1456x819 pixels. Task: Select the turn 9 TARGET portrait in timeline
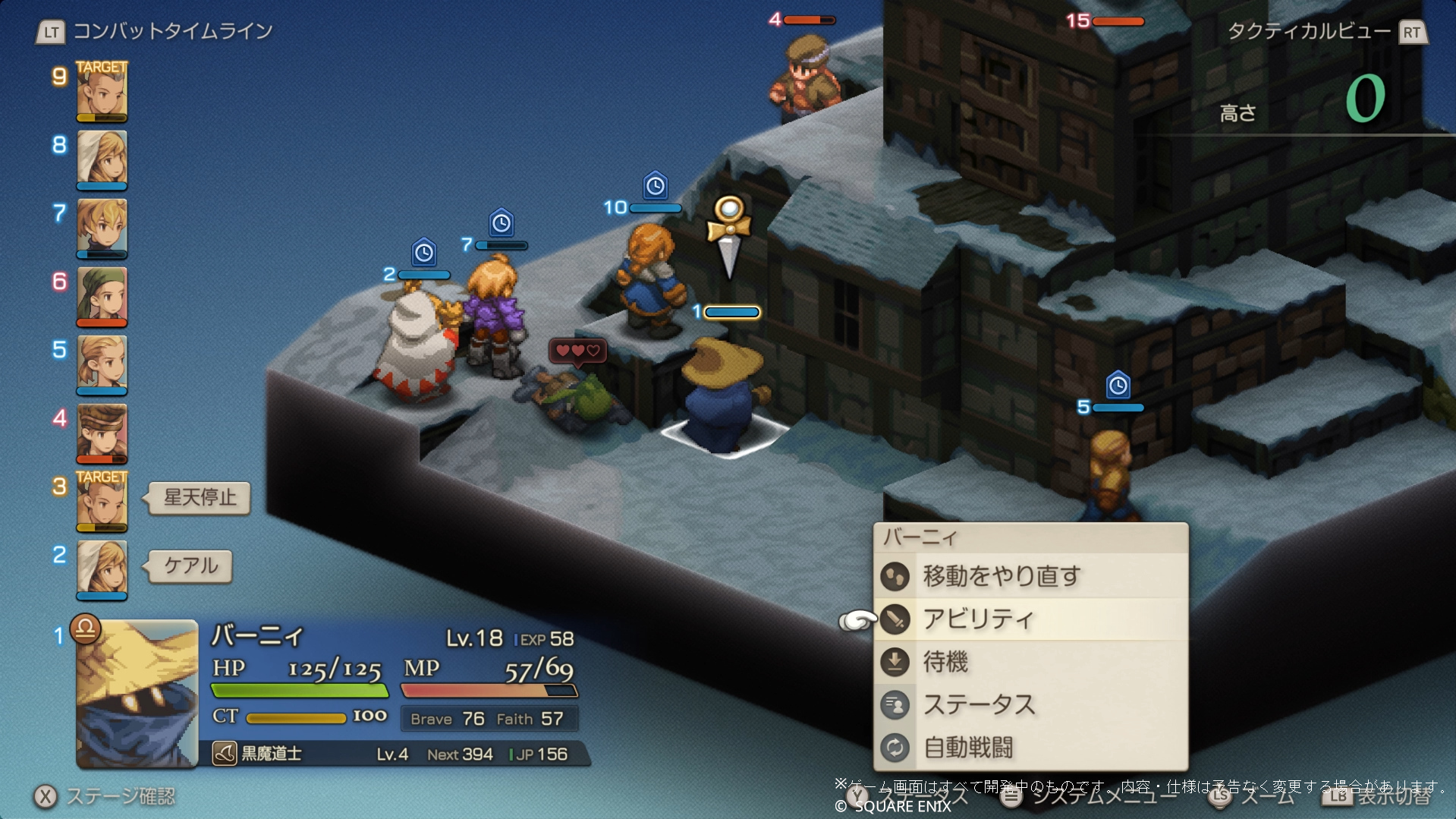pos(102,91)
